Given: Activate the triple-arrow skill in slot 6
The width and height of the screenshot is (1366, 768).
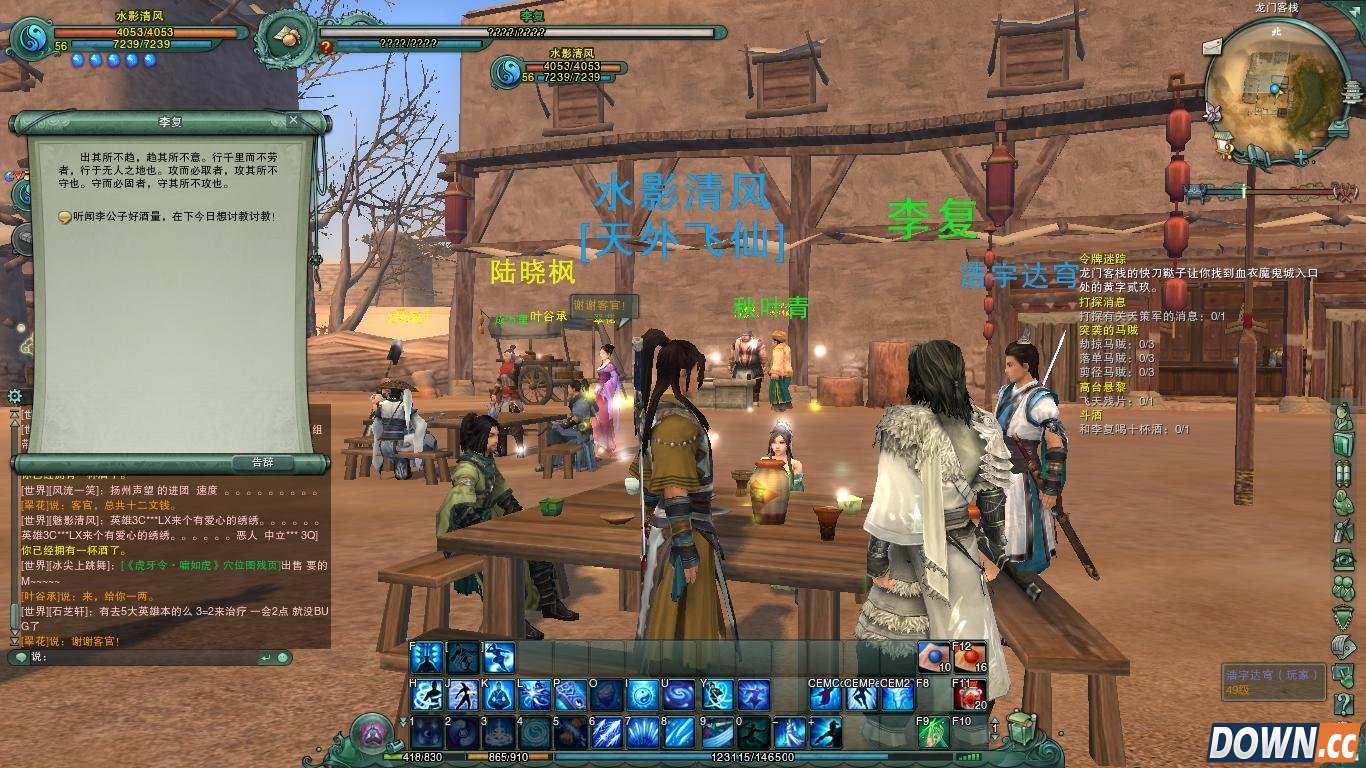Looking at the screenshot, I should (606, 733).
